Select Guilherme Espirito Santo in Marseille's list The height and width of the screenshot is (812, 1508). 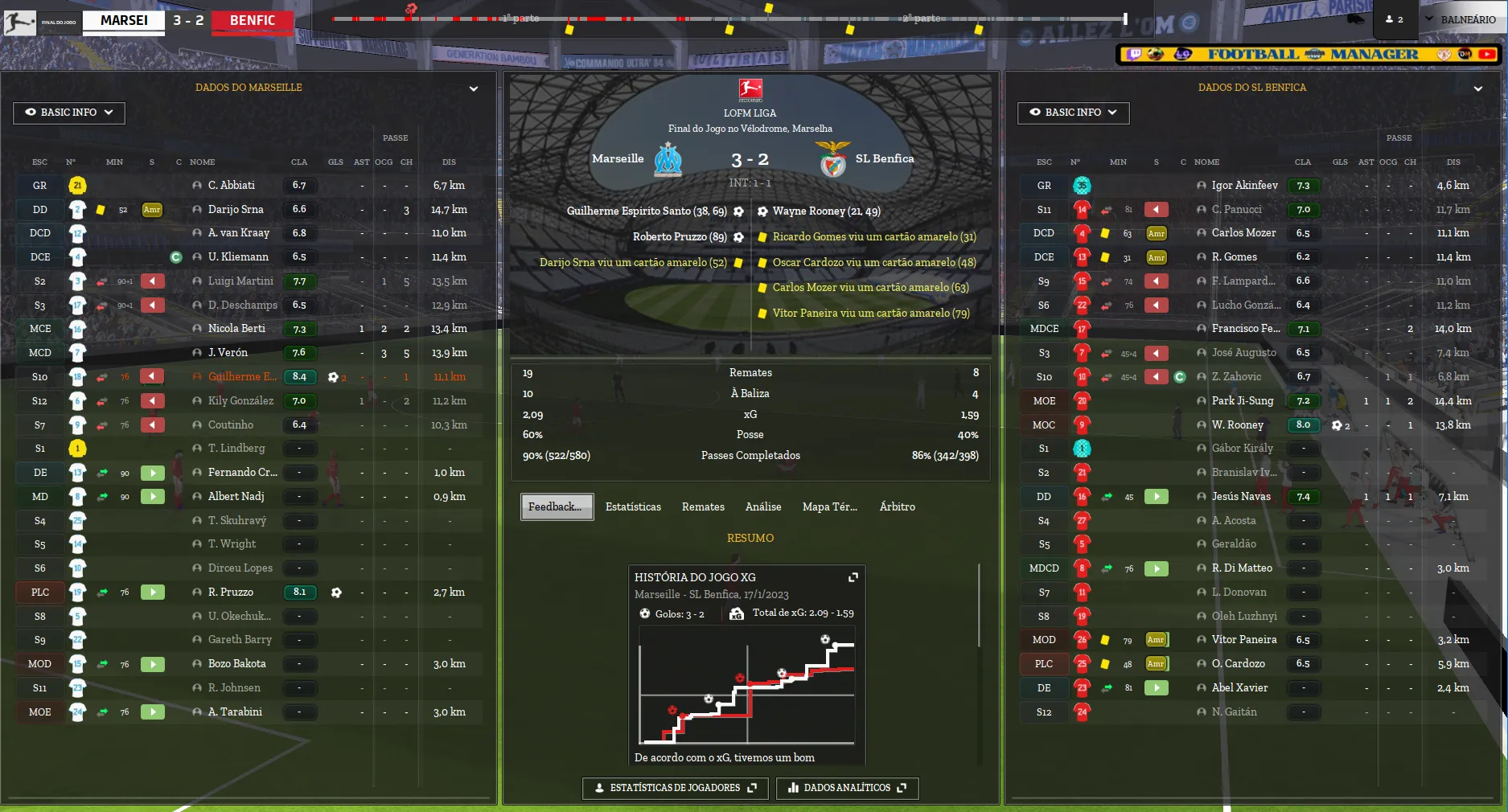pyautogui.click(x=242, y=376)
